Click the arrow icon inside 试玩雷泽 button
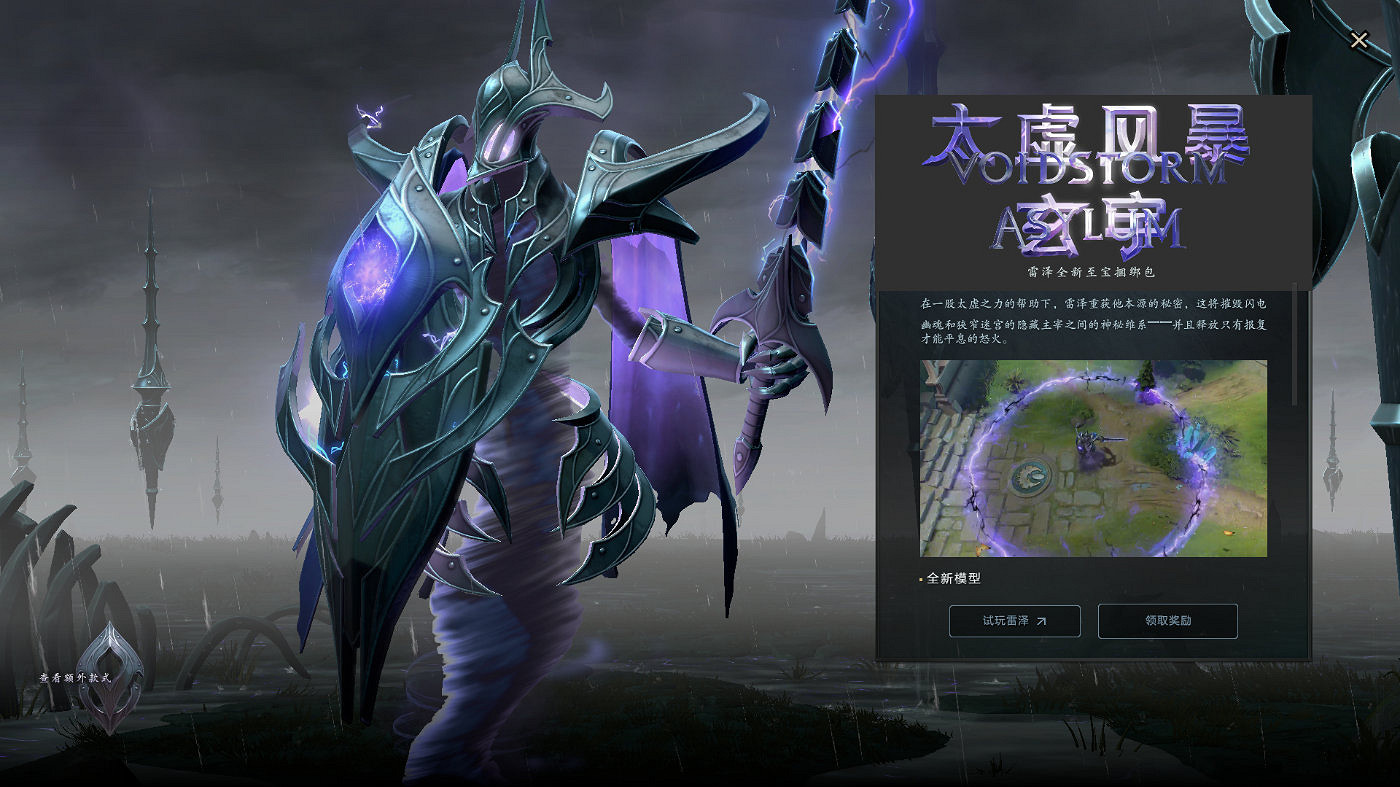The image size is (1400, 787). coord(1042,620)
